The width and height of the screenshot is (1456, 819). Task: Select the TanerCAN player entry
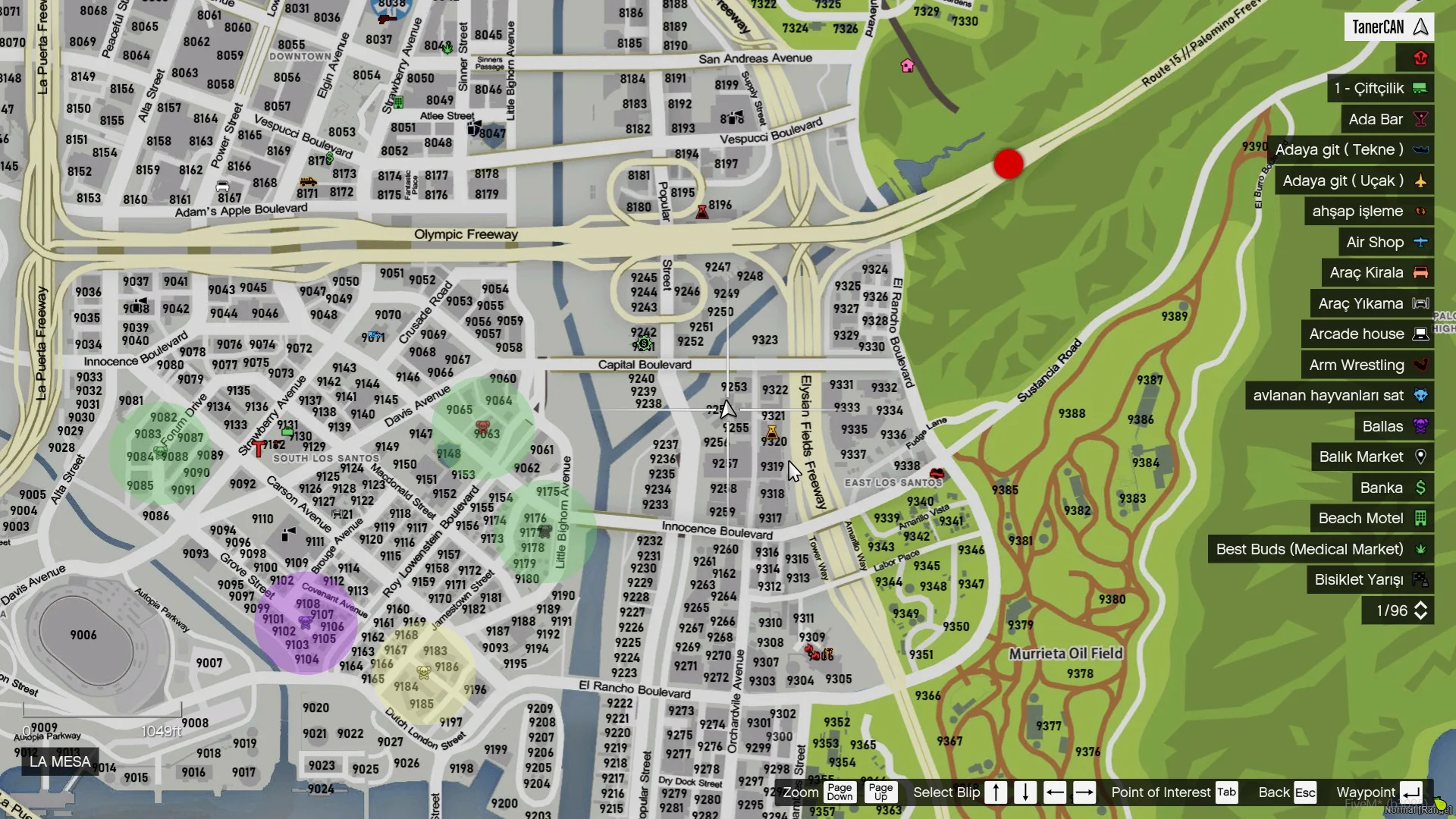1390,27
